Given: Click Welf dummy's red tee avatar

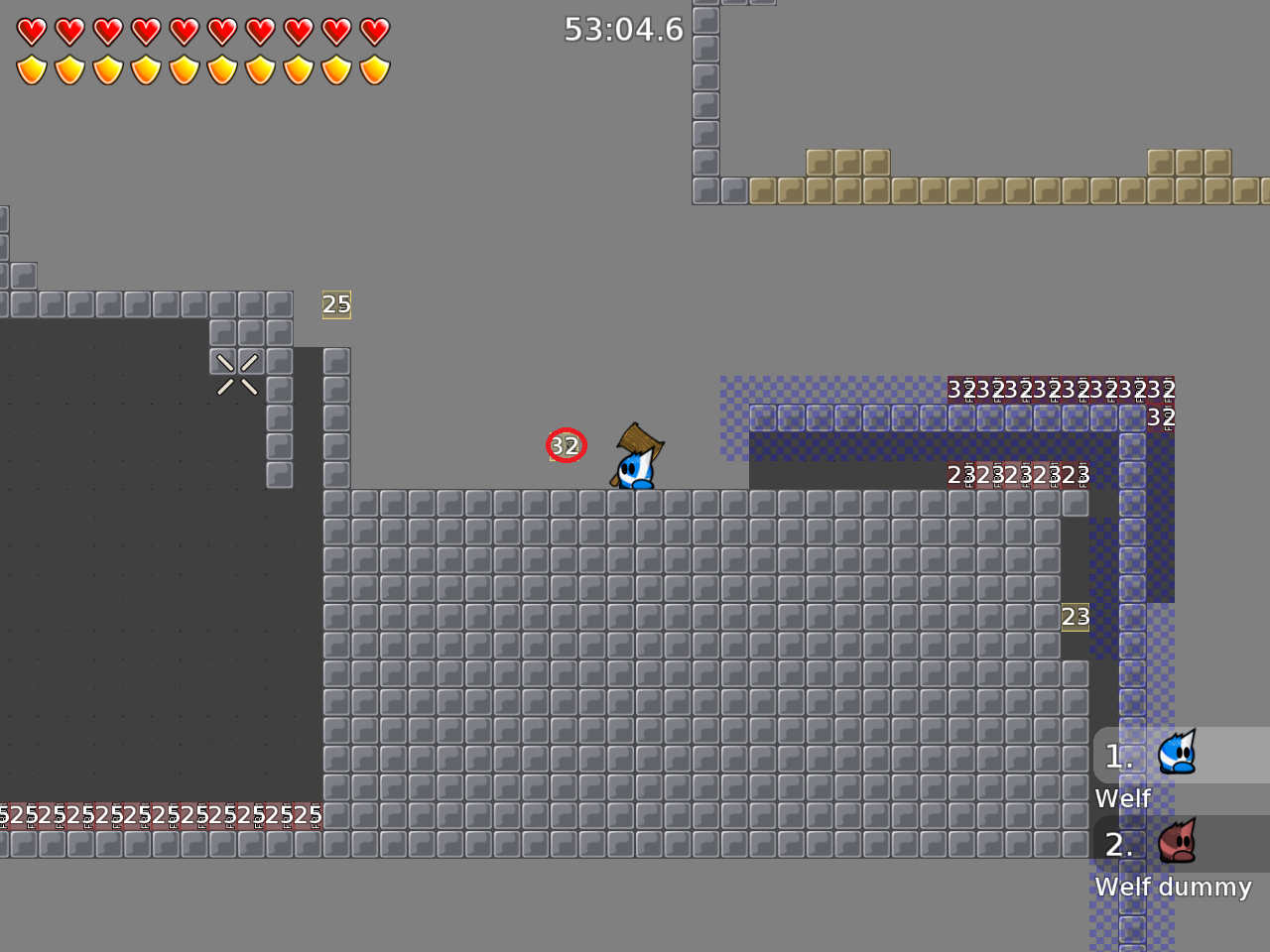Looking at the screenshot, I should (1179, 843).
